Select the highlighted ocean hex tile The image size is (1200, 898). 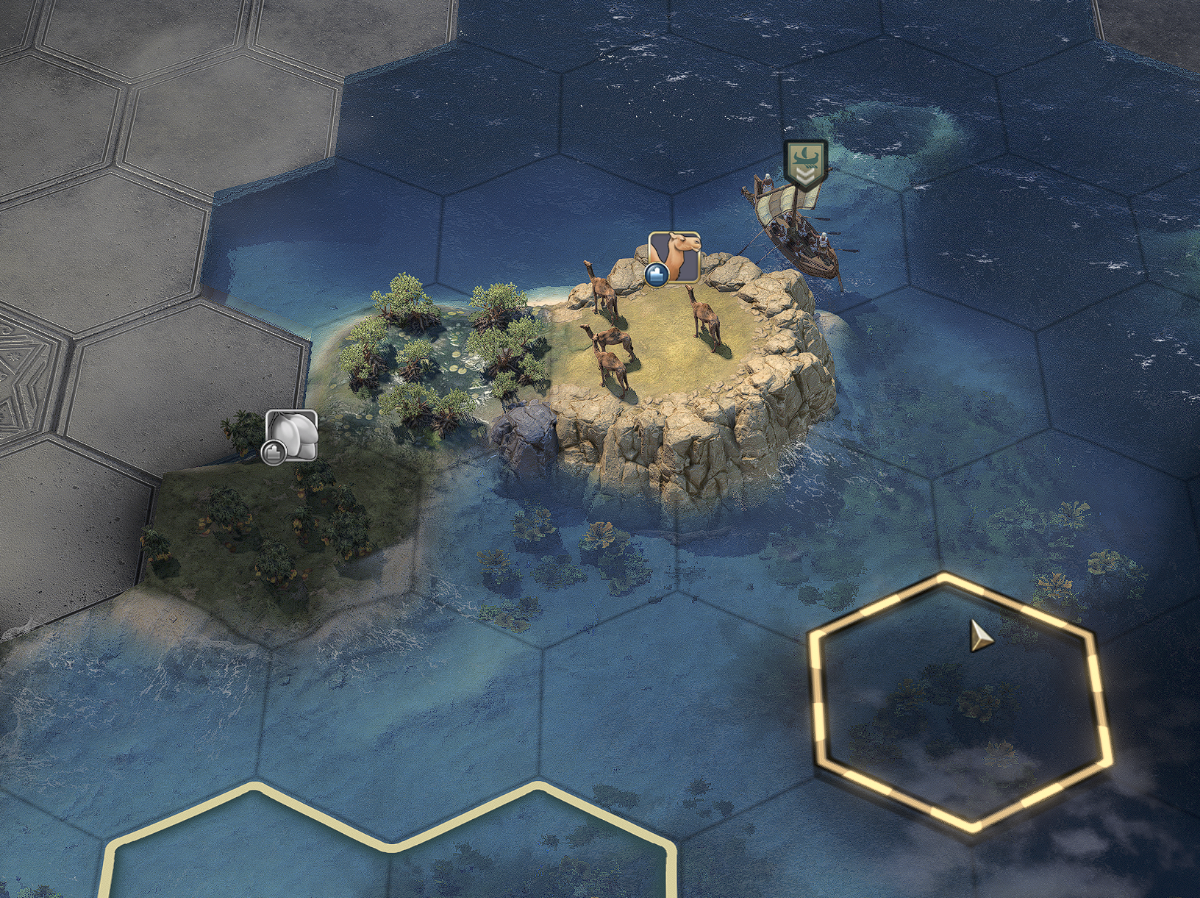pos(960,702)
